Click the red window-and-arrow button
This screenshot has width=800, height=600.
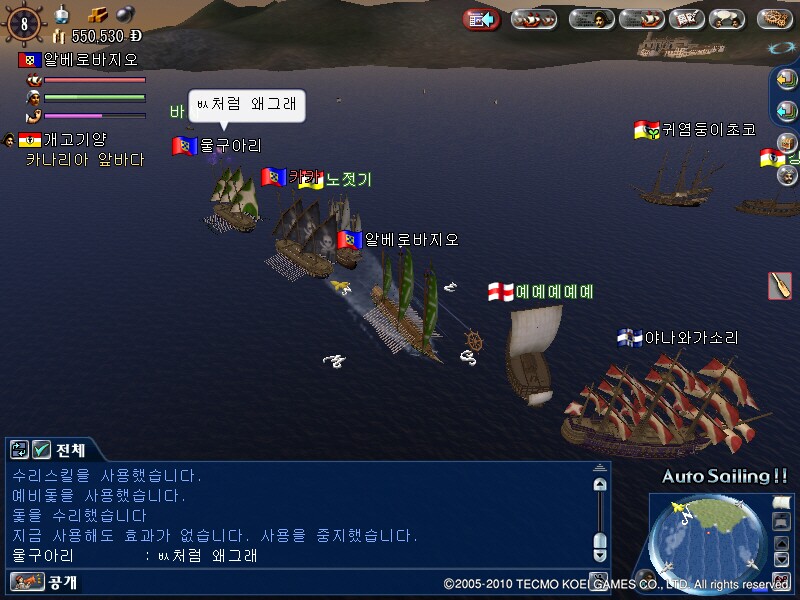481,19
